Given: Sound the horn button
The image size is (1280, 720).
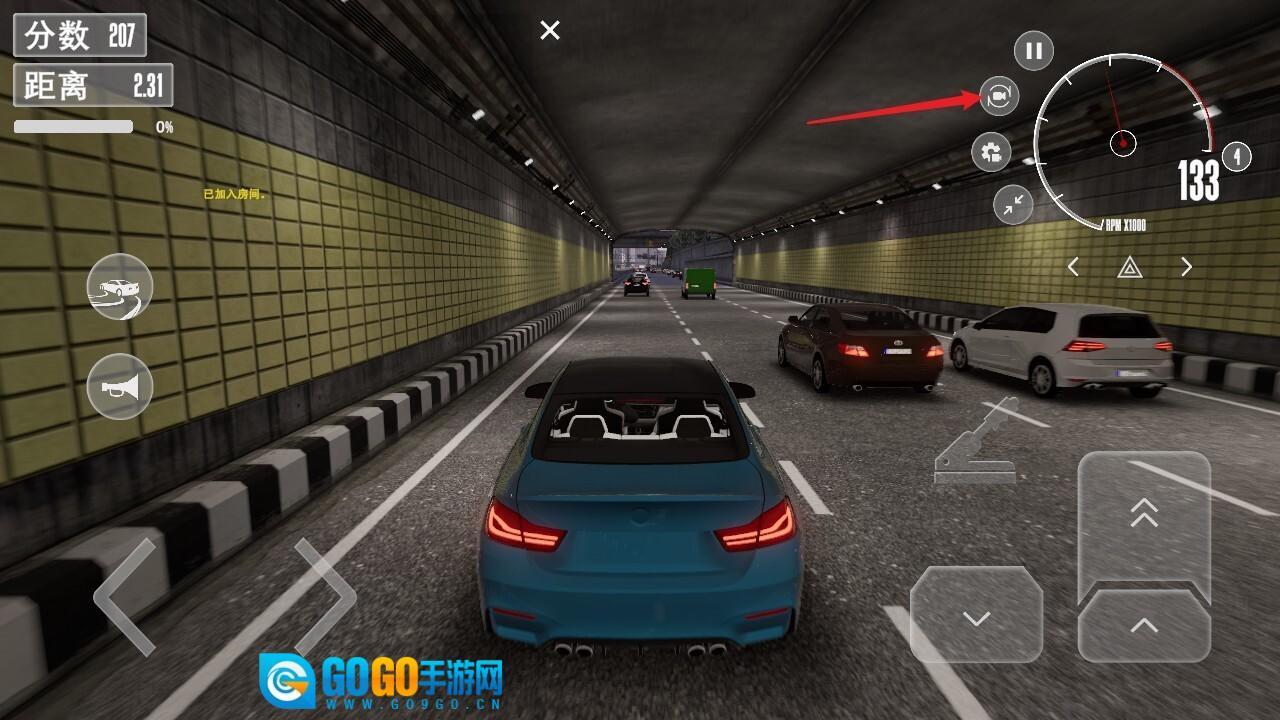Looking at the screenshot, I should point(120,386).
